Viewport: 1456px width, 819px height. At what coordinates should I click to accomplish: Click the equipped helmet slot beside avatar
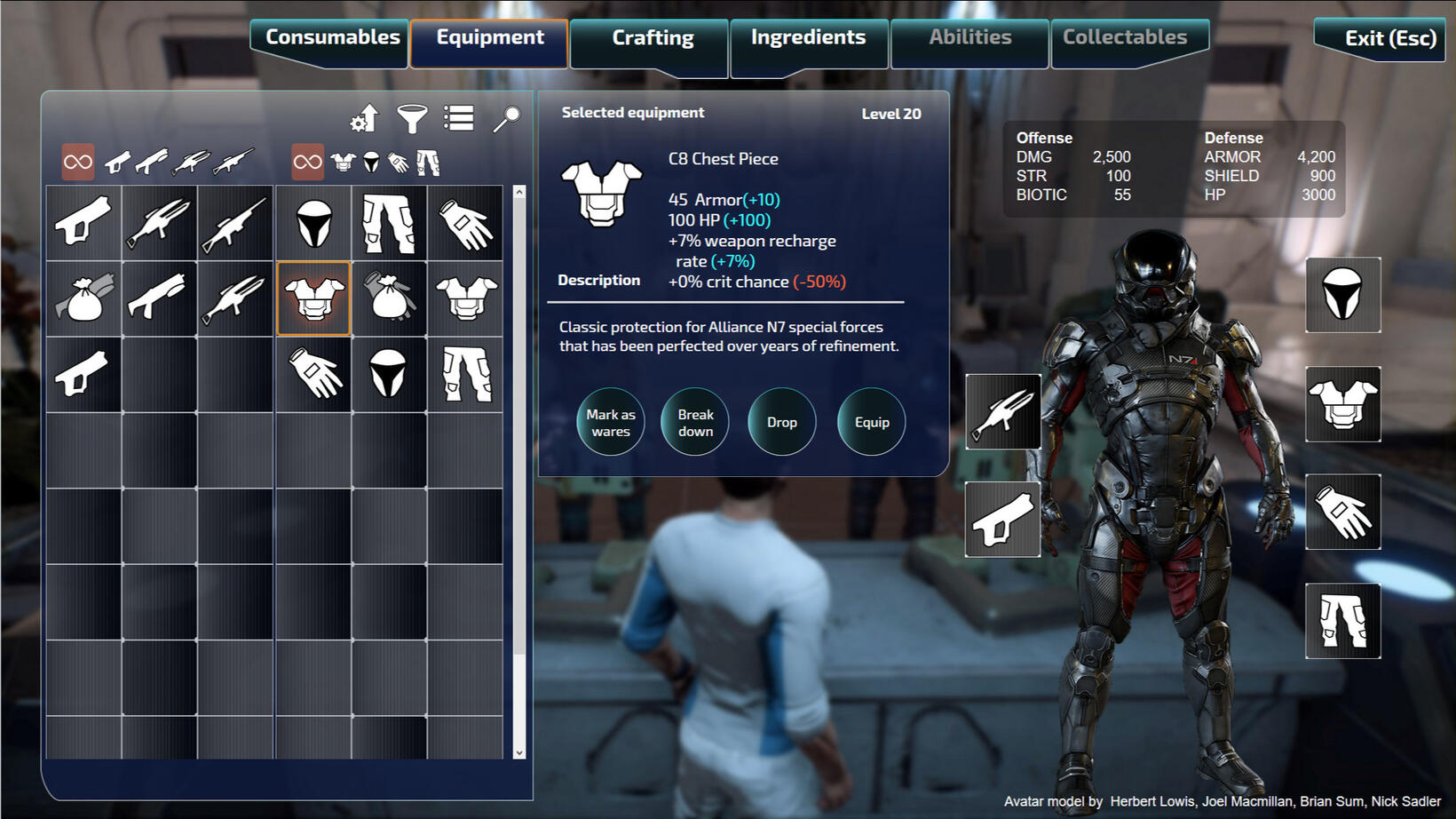click(x=1342, y=295)
